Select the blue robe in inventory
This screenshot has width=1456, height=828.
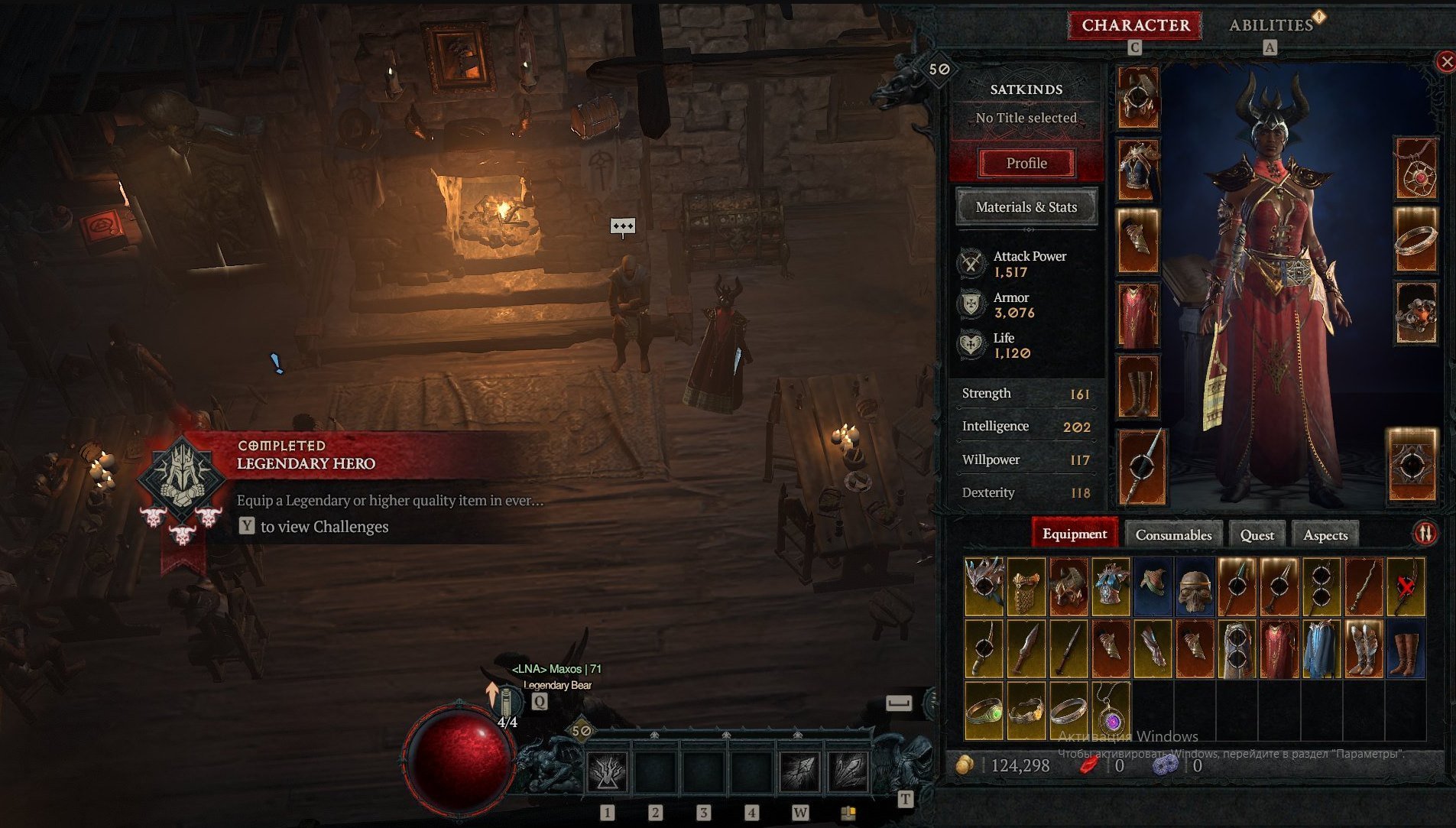[x=1320, y=649]
